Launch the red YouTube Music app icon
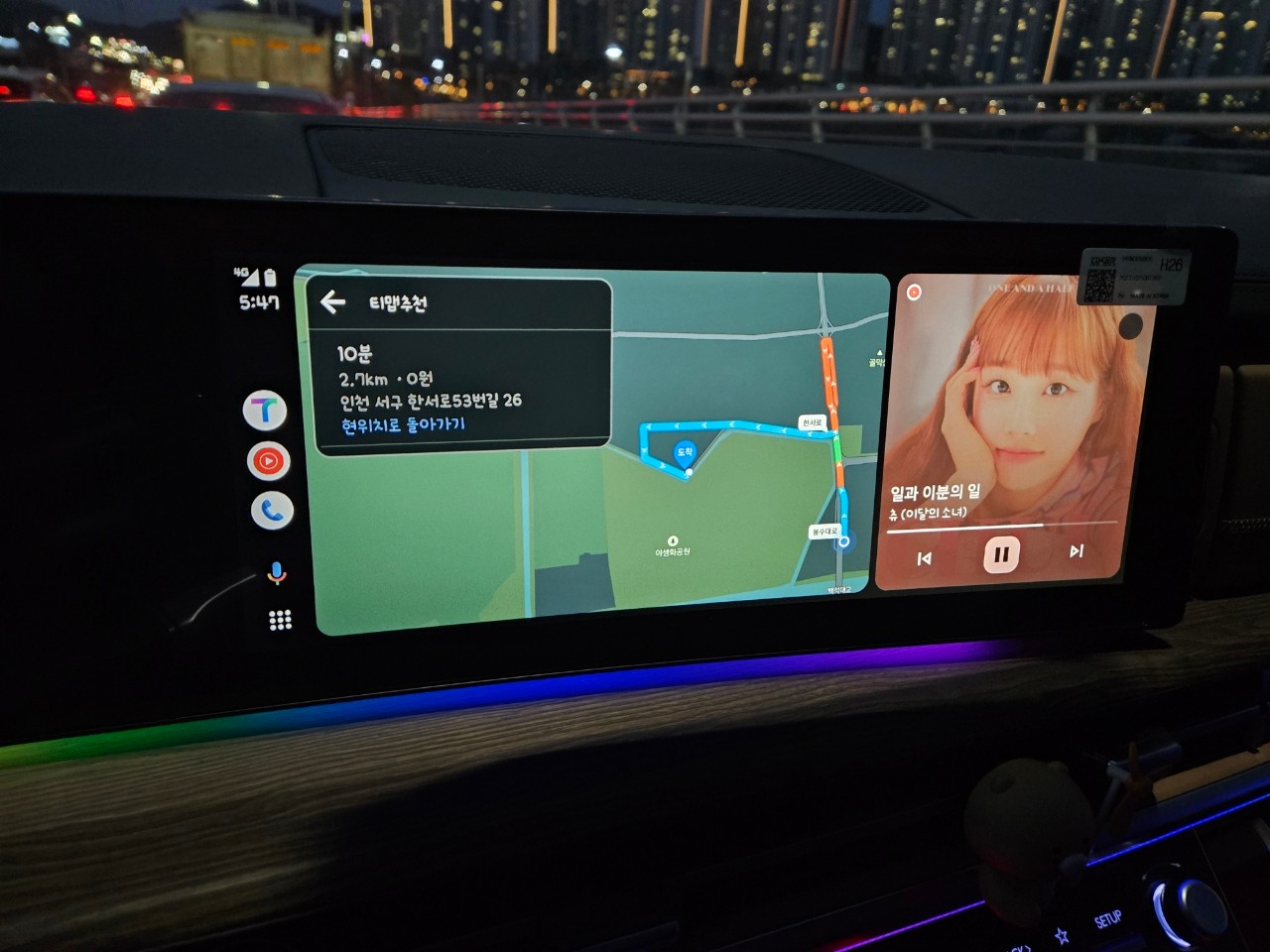This screenshot has width=1270, height=952. (268, 461)
